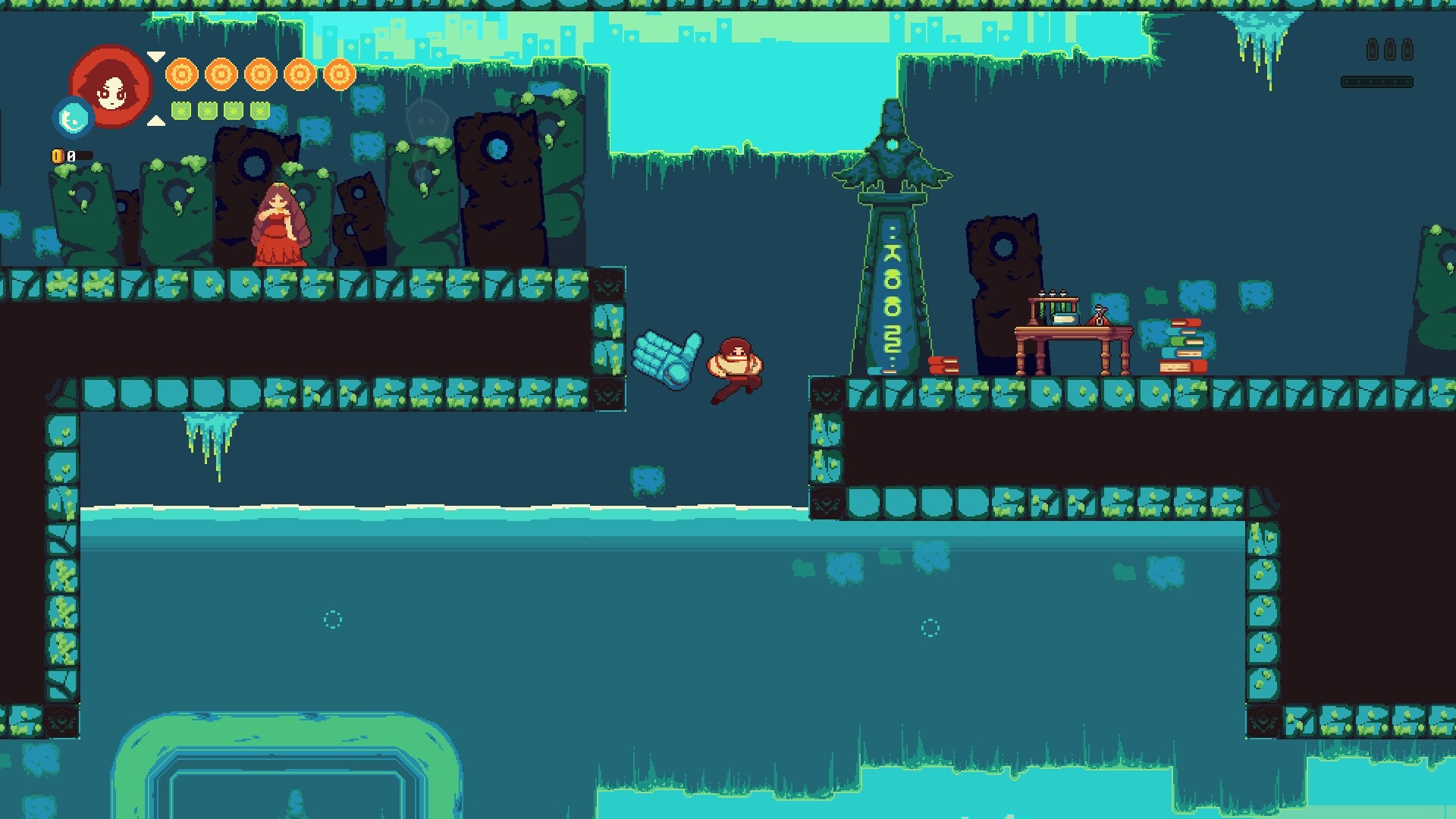Click the first green leaf charge icon
Viewport: 1456px width, 819px height.
click(182, 111)
